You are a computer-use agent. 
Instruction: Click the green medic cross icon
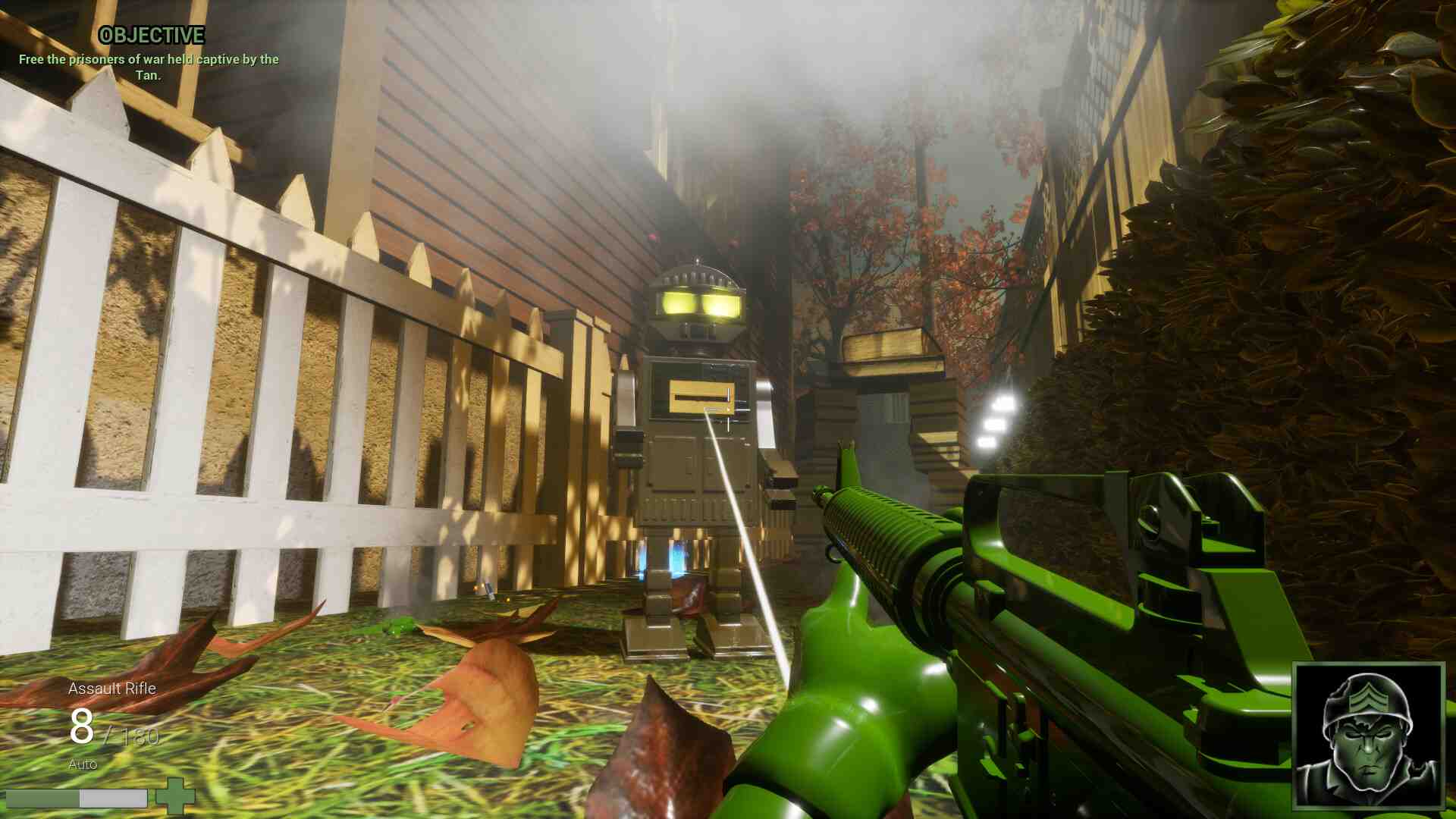(175, 796)
